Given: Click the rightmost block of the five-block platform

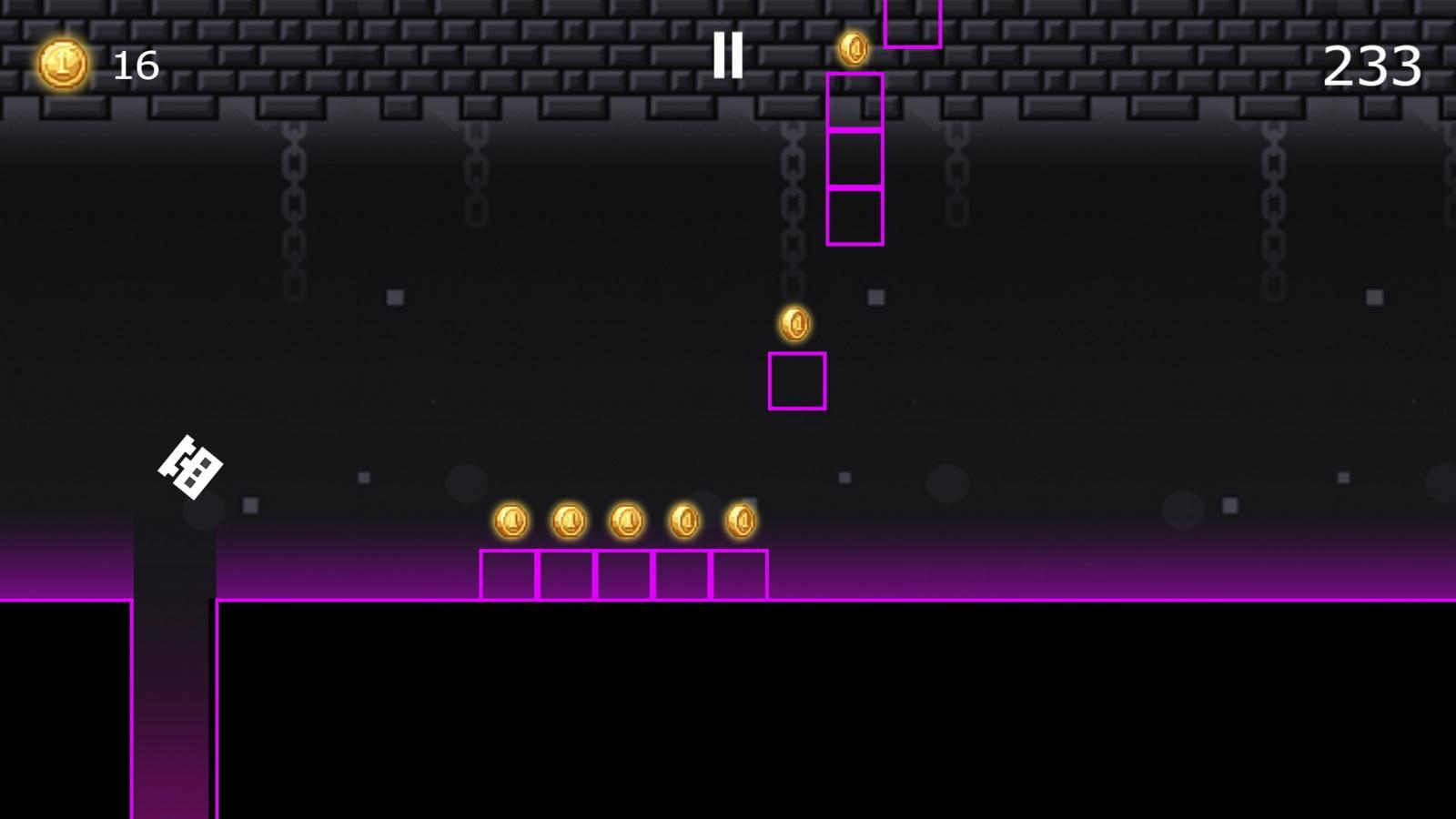Looking at the screenshot, I should click(x=742, y=573).
